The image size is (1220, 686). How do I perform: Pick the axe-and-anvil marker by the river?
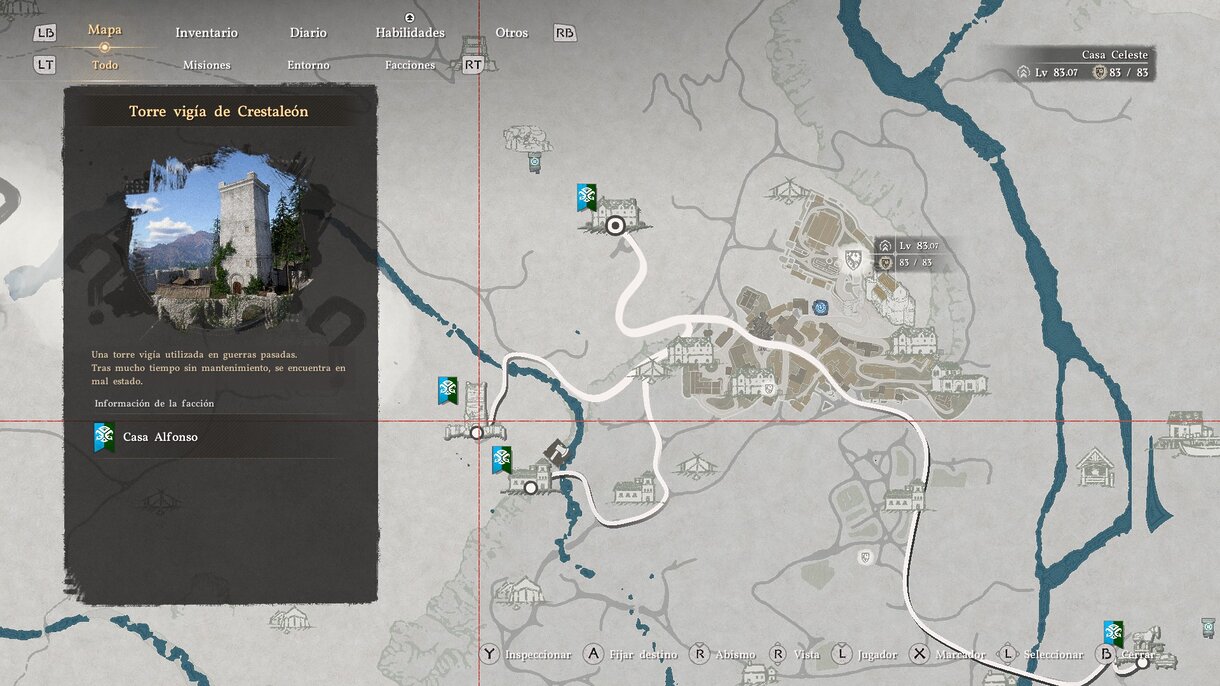pos(554,452)
